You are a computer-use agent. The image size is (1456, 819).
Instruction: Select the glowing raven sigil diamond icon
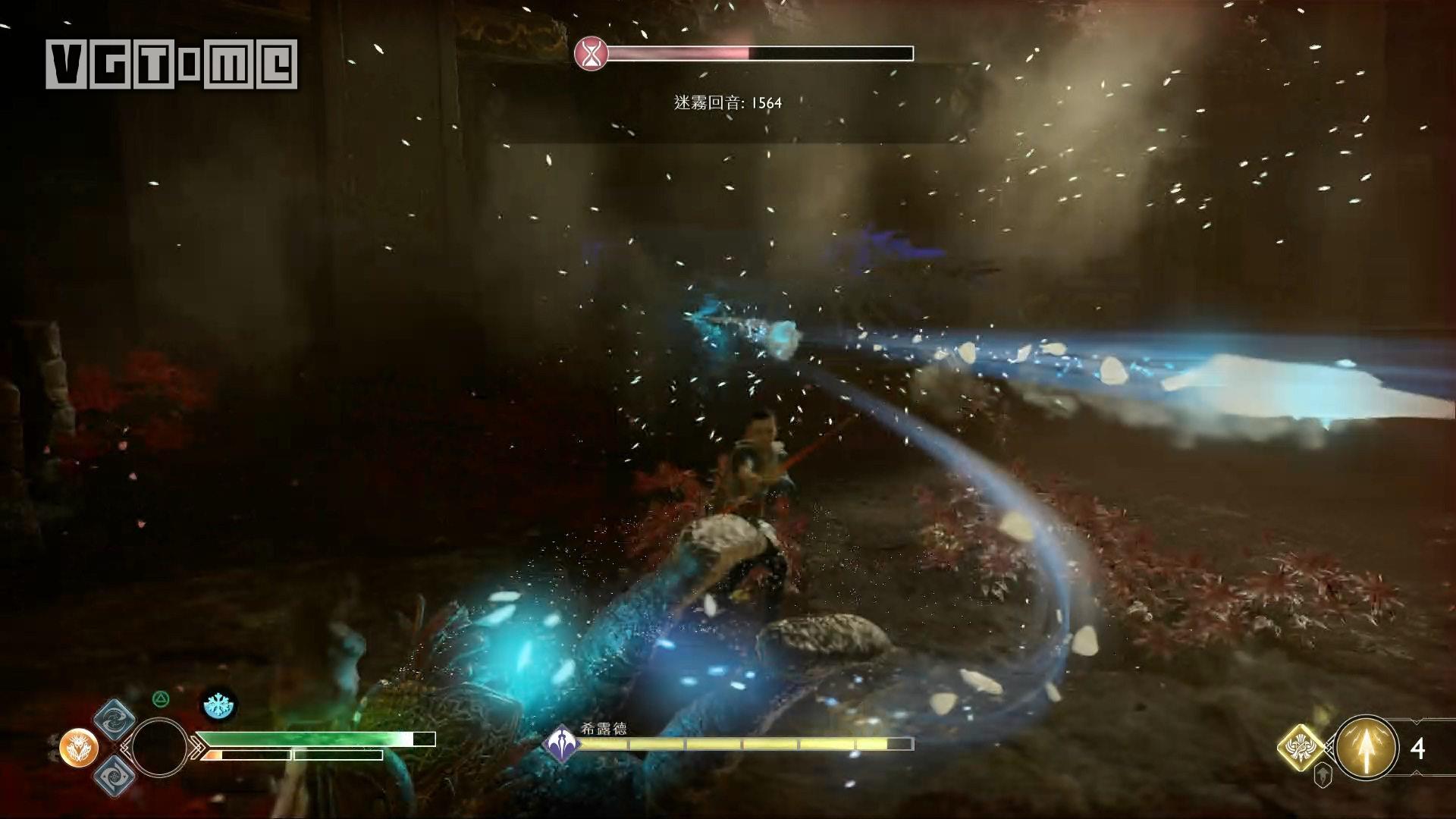(x=1300, y=748)
